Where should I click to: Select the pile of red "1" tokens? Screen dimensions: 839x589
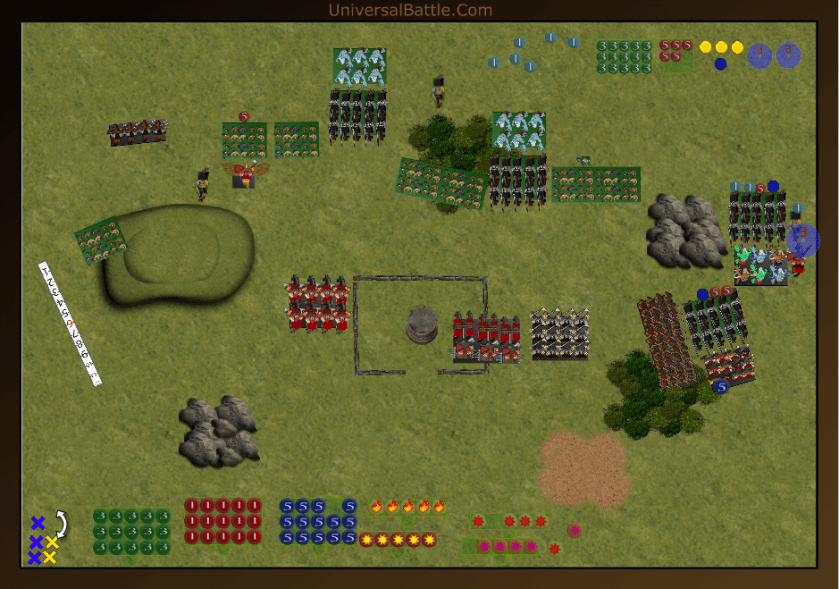tap(222, 521)
